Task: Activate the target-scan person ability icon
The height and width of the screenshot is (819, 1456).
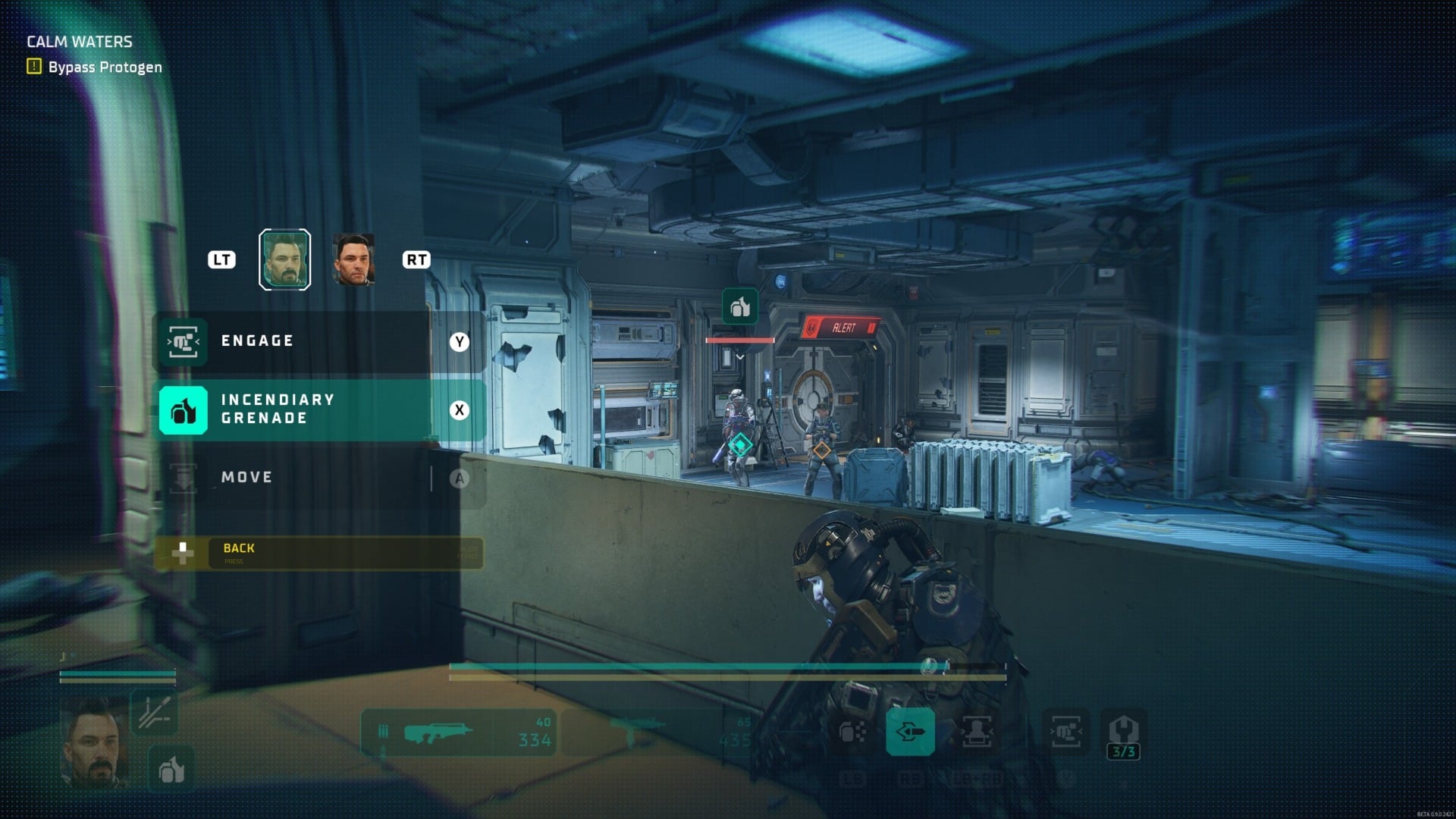Action: click(977, 733)
